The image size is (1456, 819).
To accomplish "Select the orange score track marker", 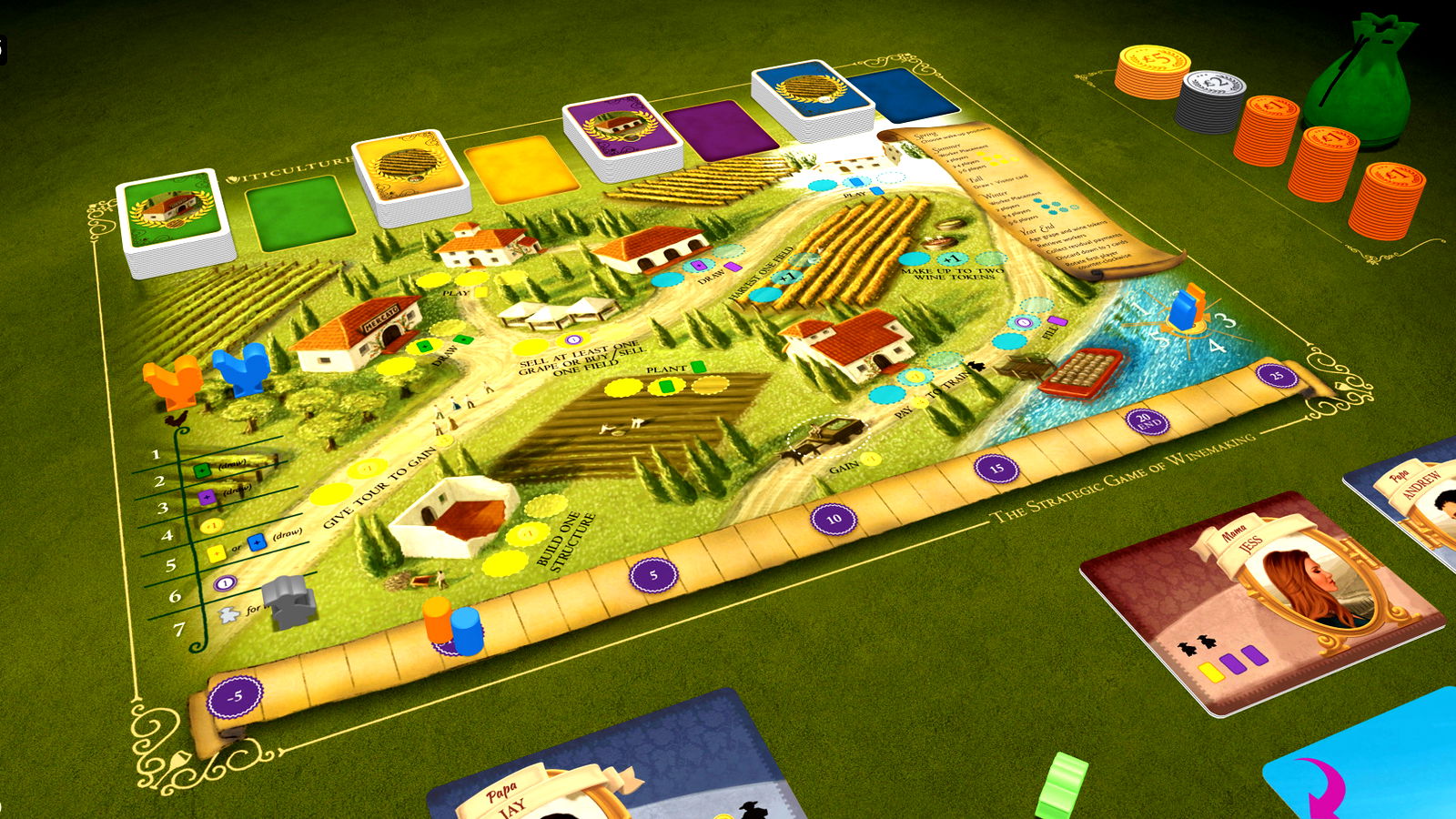I will 438,621.
